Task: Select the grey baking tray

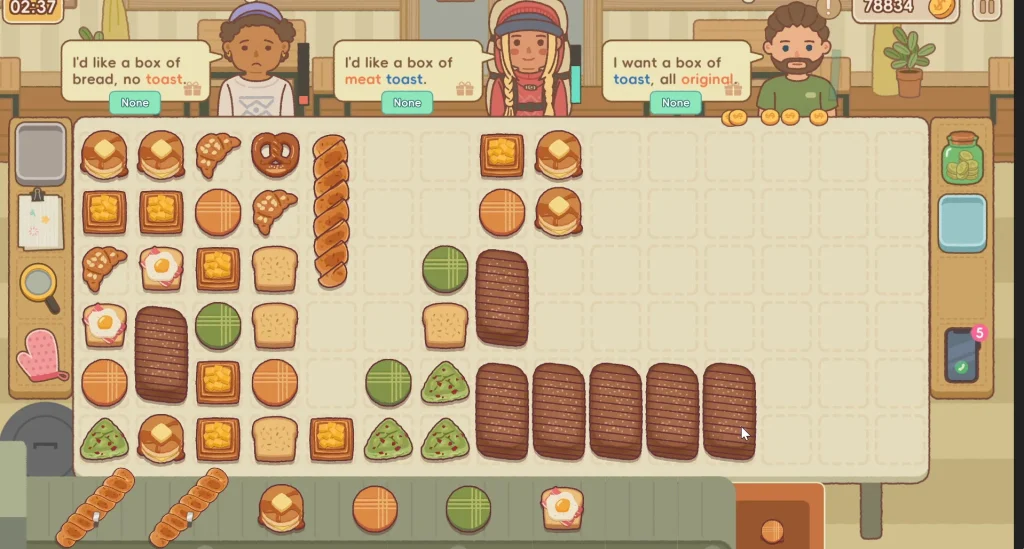Action: 41,153
